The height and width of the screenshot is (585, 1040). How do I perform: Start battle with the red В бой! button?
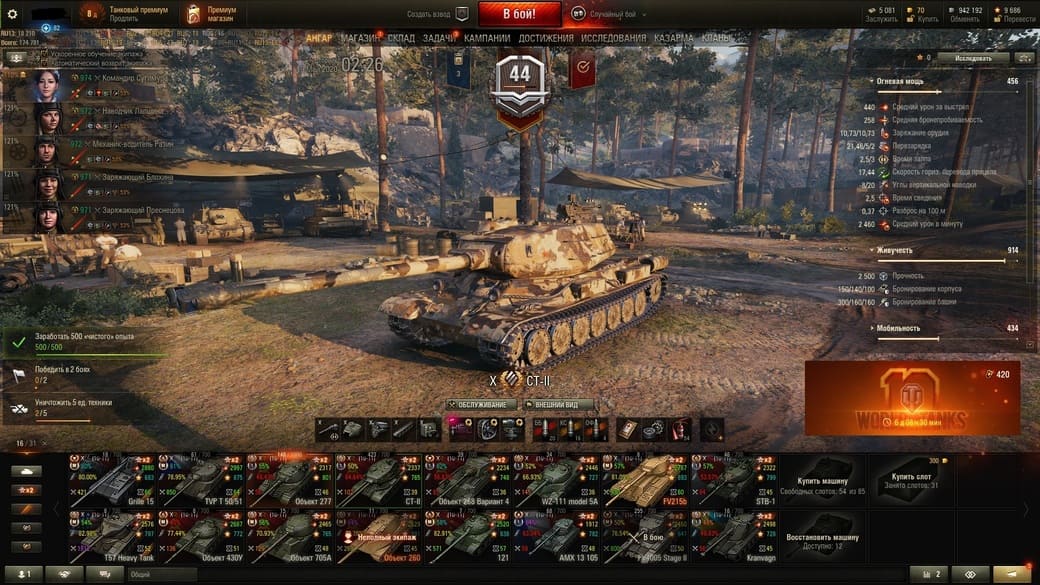pos(519,14)
